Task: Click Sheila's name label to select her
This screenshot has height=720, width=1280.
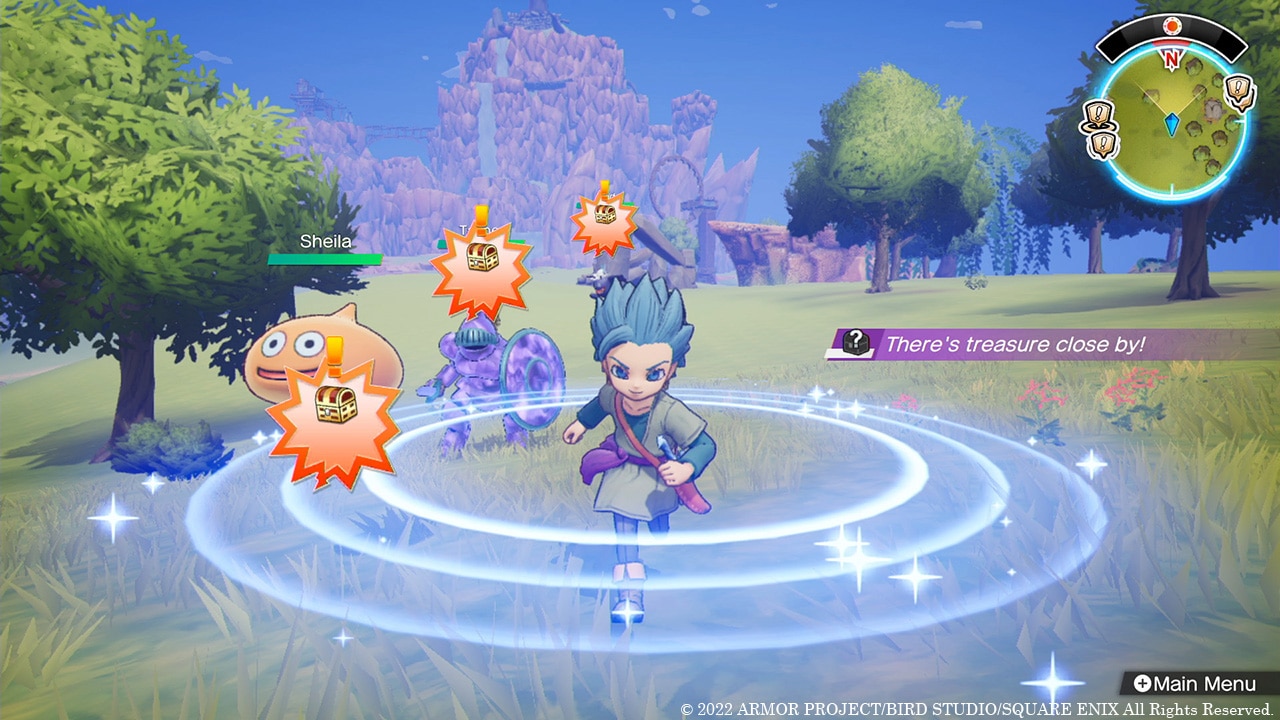Action: coord(325,241)
